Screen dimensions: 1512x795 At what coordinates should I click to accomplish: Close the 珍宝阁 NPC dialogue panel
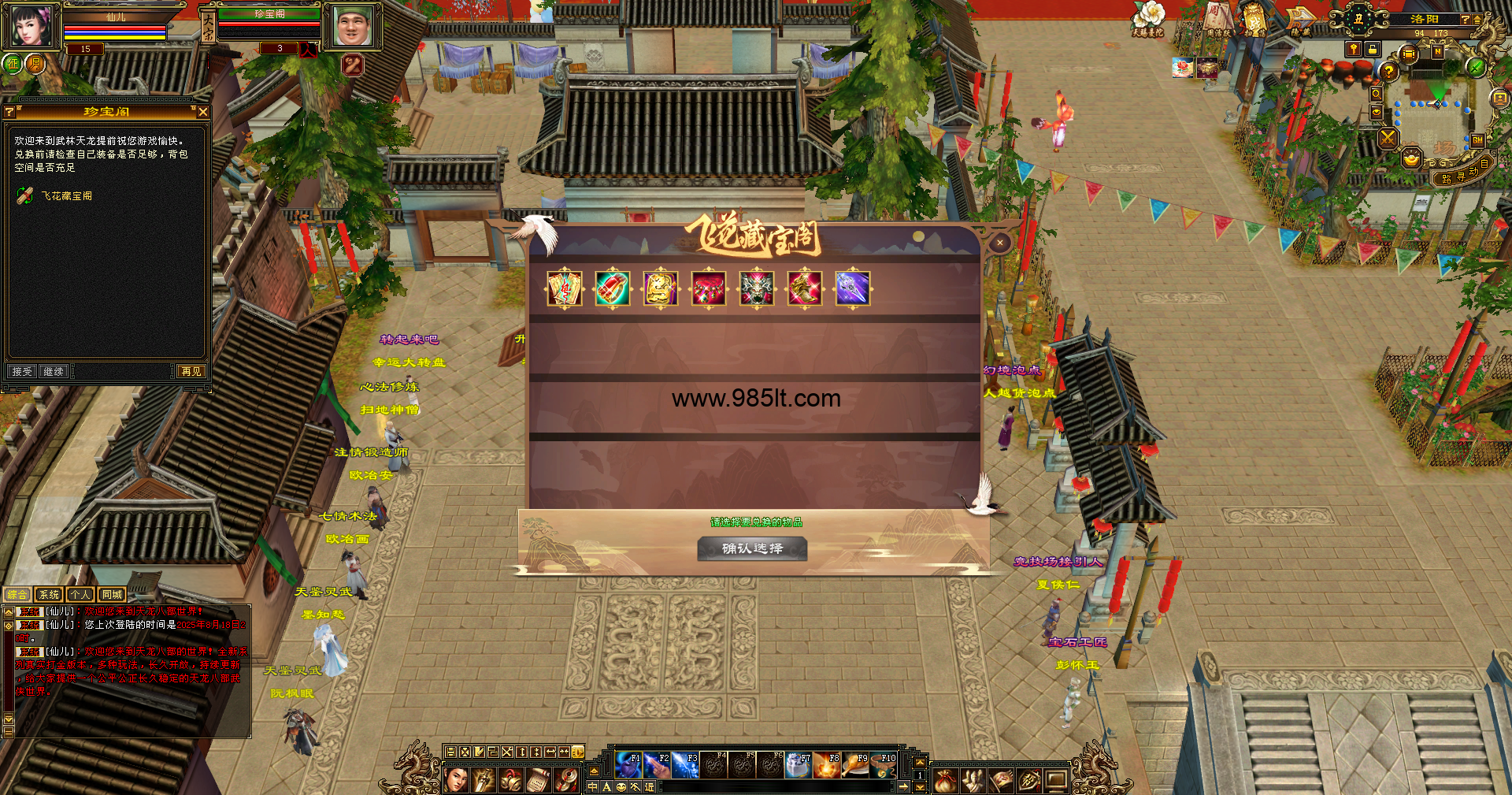203,112
